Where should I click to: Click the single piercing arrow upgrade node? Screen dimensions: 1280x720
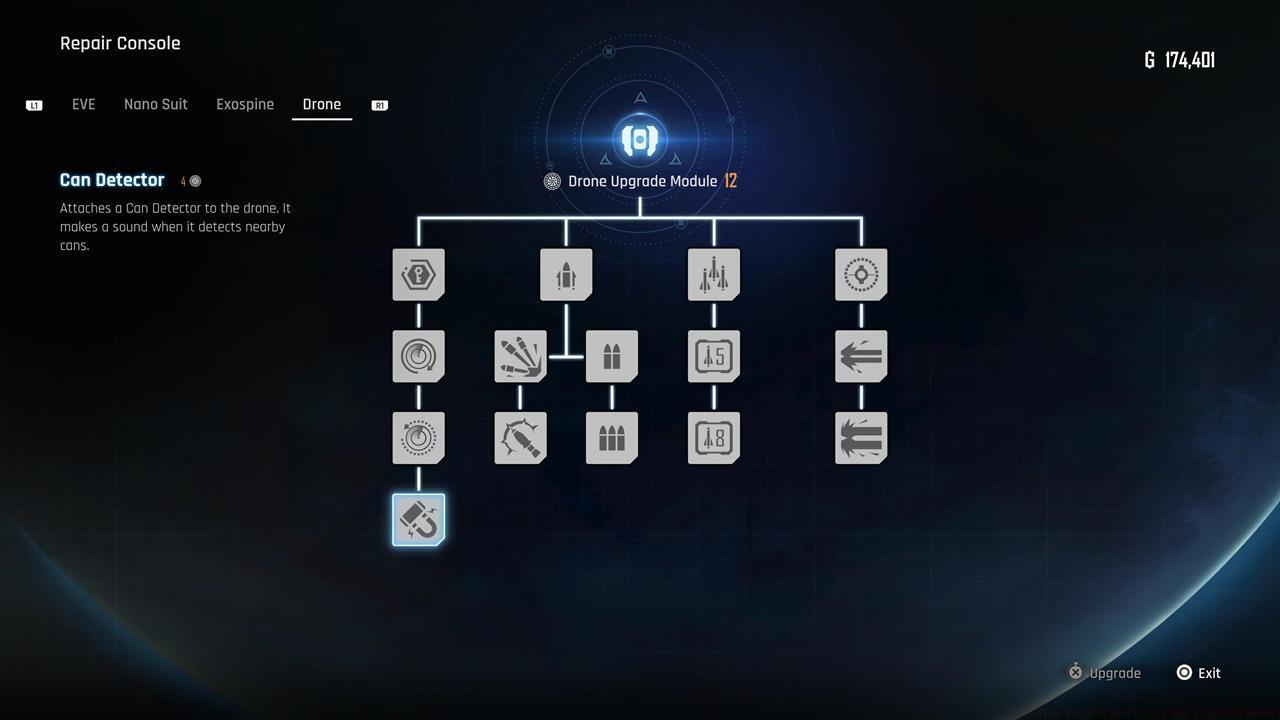861,356
